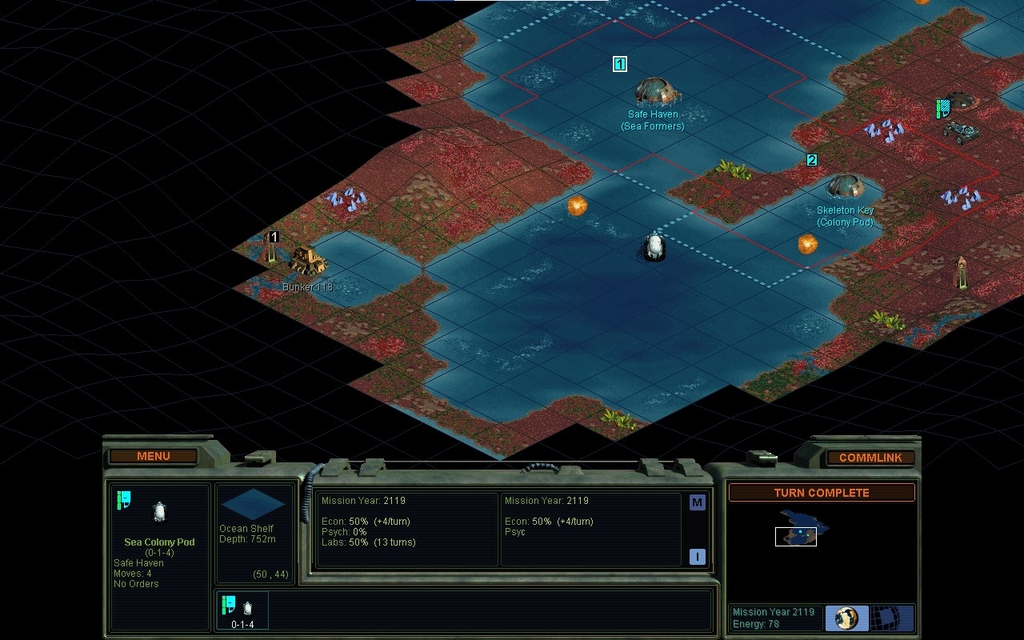Click the TURN COMPLETE button

pos(821,493)
